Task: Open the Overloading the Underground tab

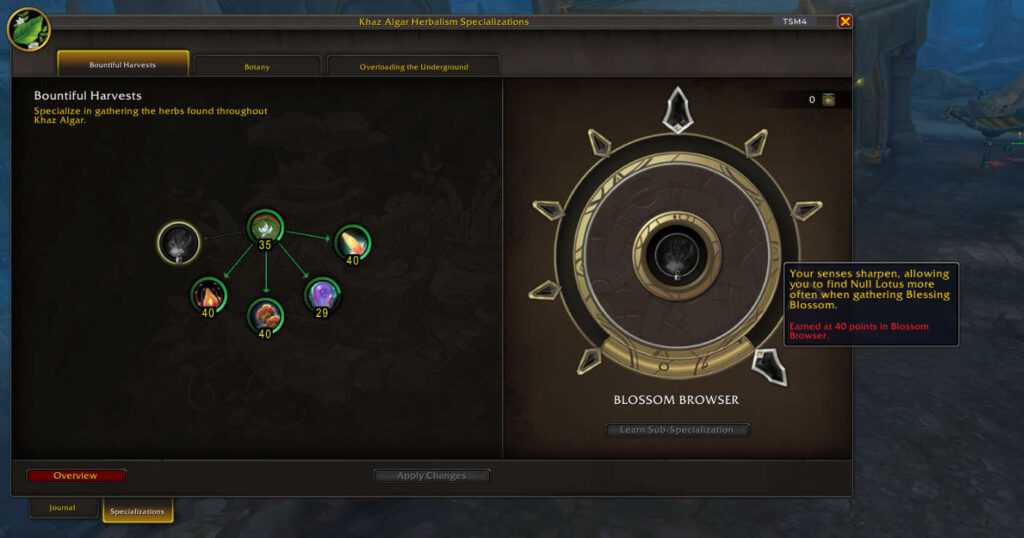Action: [x=414, y=67]
